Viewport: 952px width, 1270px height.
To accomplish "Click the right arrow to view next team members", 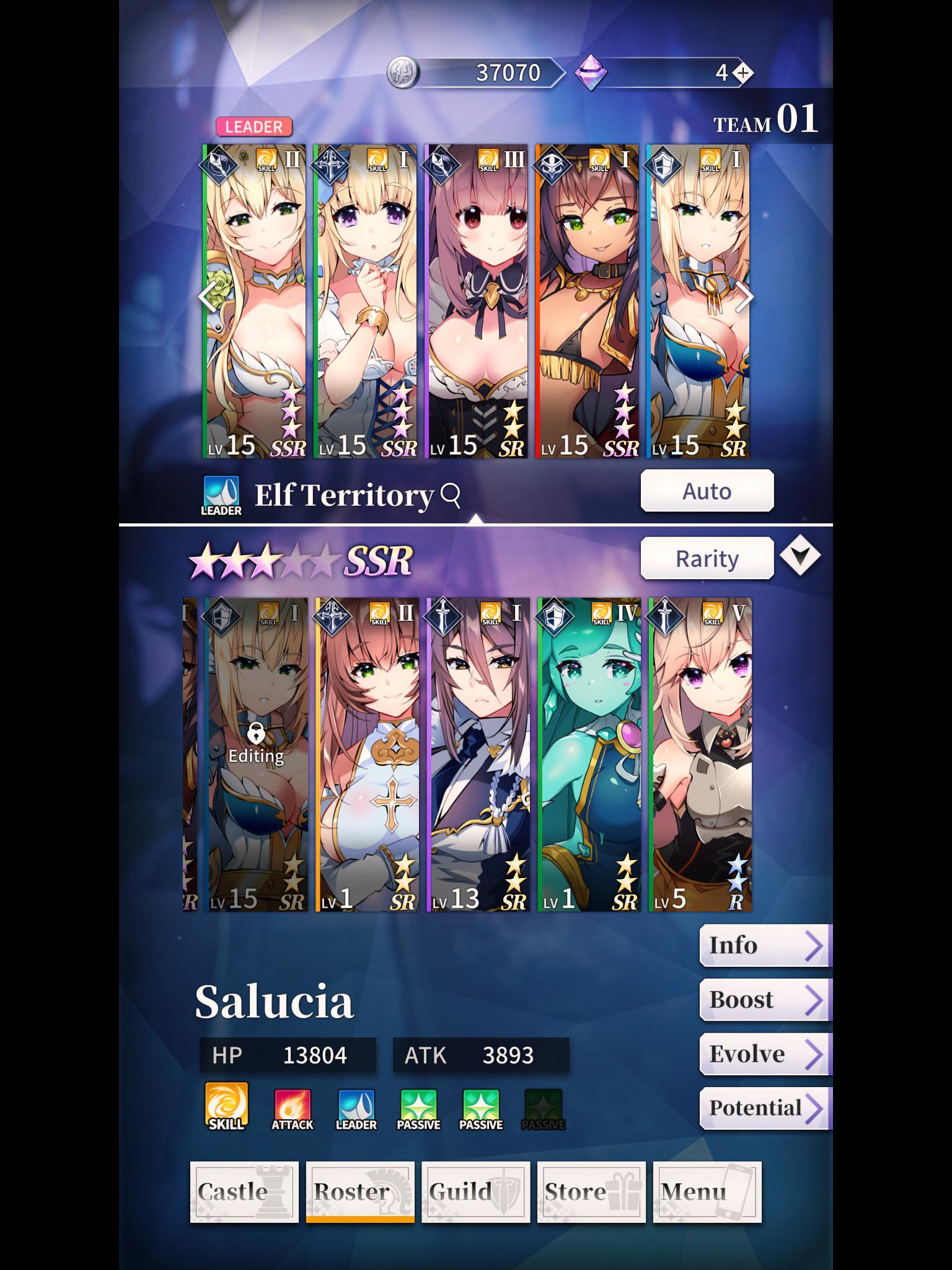I will pos(746,298).
